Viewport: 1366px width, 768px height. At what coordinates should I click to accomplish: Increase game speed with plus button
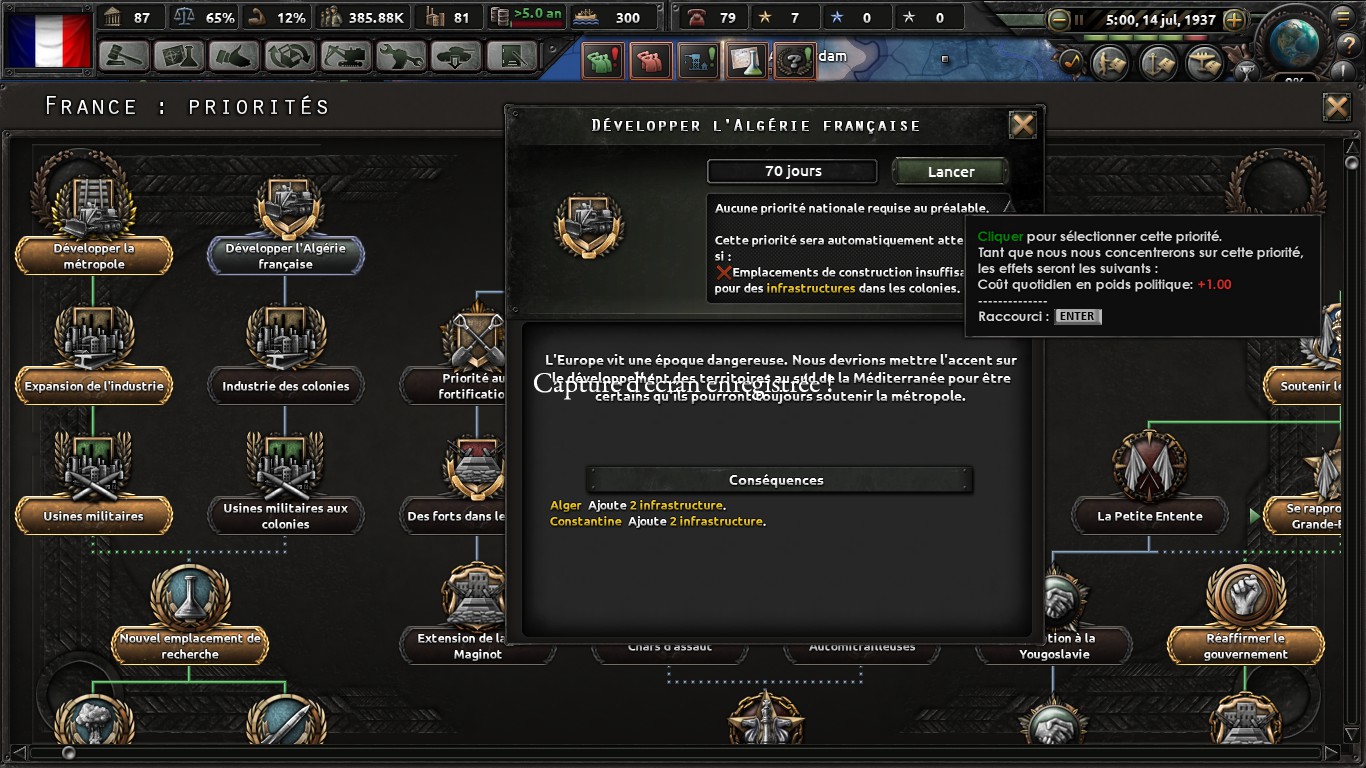(x=1234, y=19)
